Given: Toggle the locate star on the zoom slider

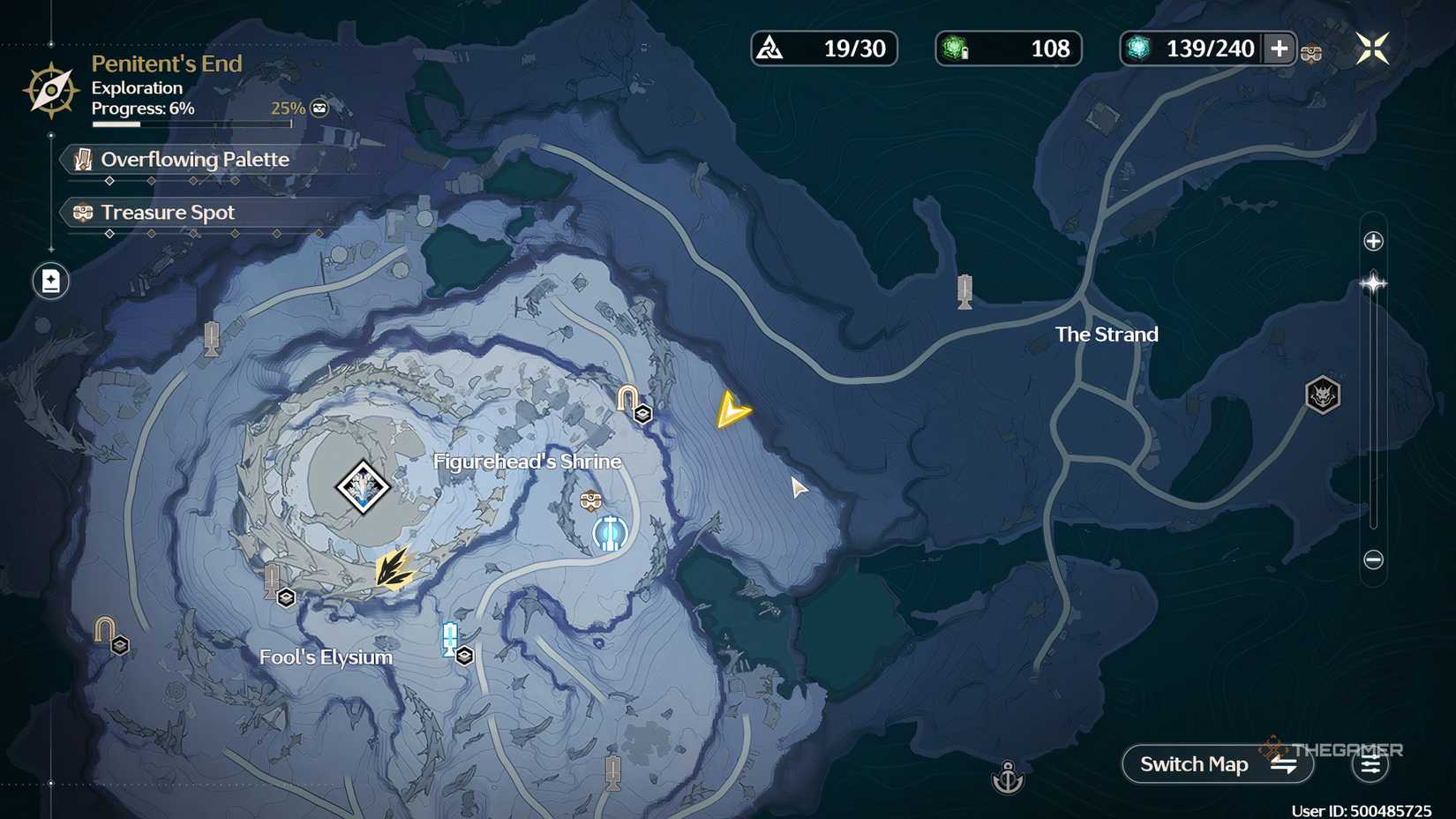Looking at the screenshot, I should 1374,282.
